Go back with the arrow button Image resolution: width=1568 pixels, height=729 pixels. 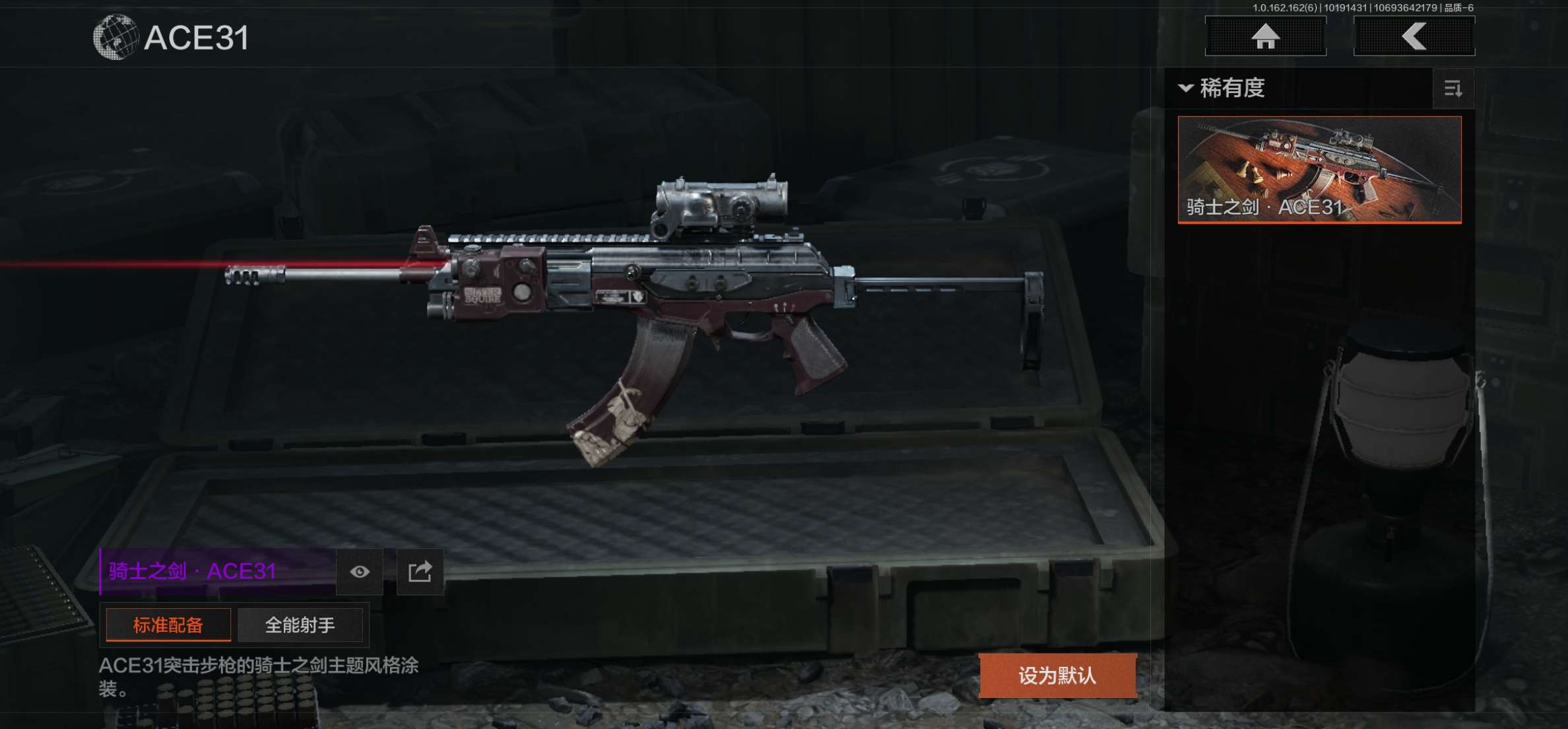click(1414, 36)
